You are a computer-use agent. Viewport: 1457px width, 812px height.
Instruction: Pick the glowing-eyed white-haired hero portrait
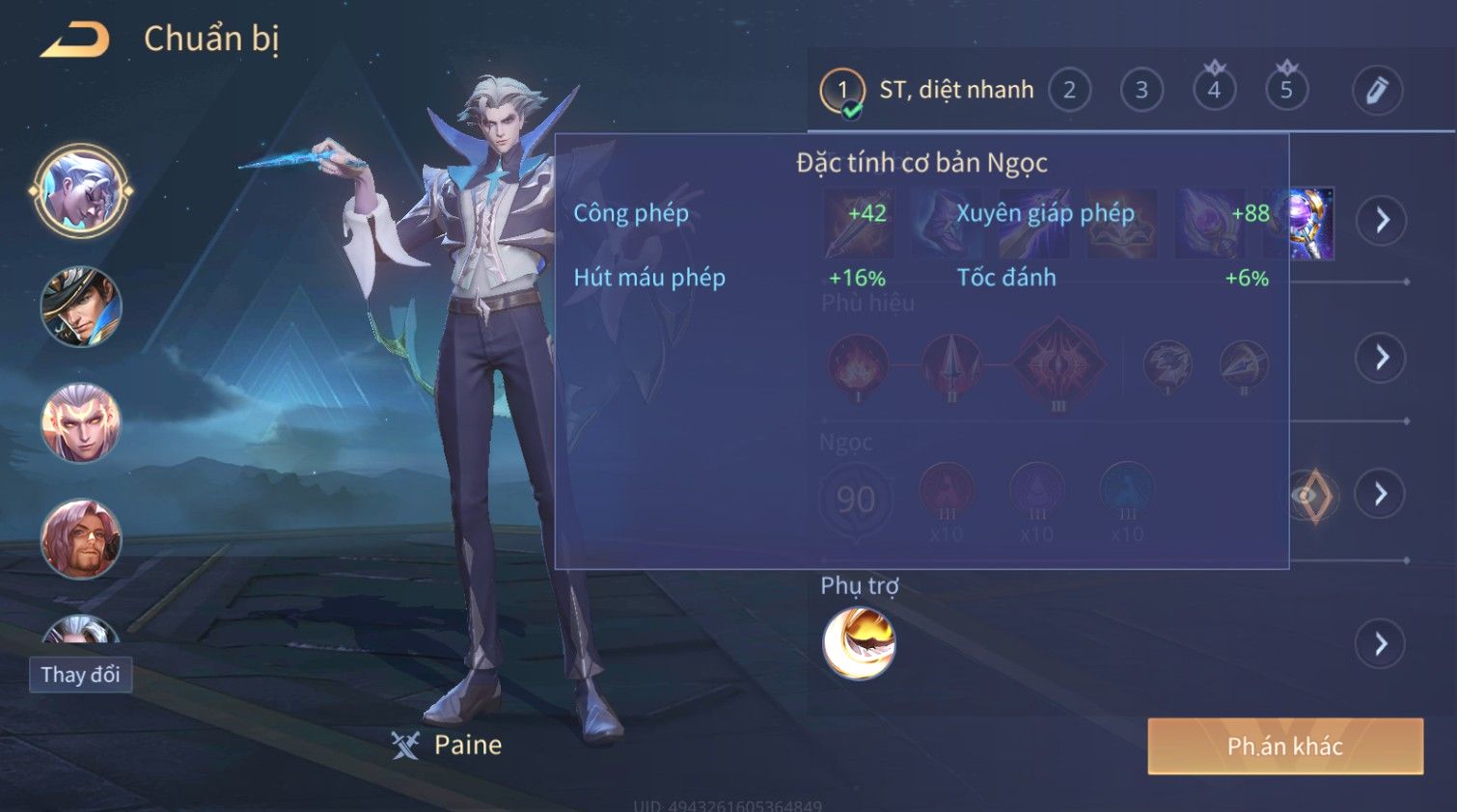pos(81,422)
